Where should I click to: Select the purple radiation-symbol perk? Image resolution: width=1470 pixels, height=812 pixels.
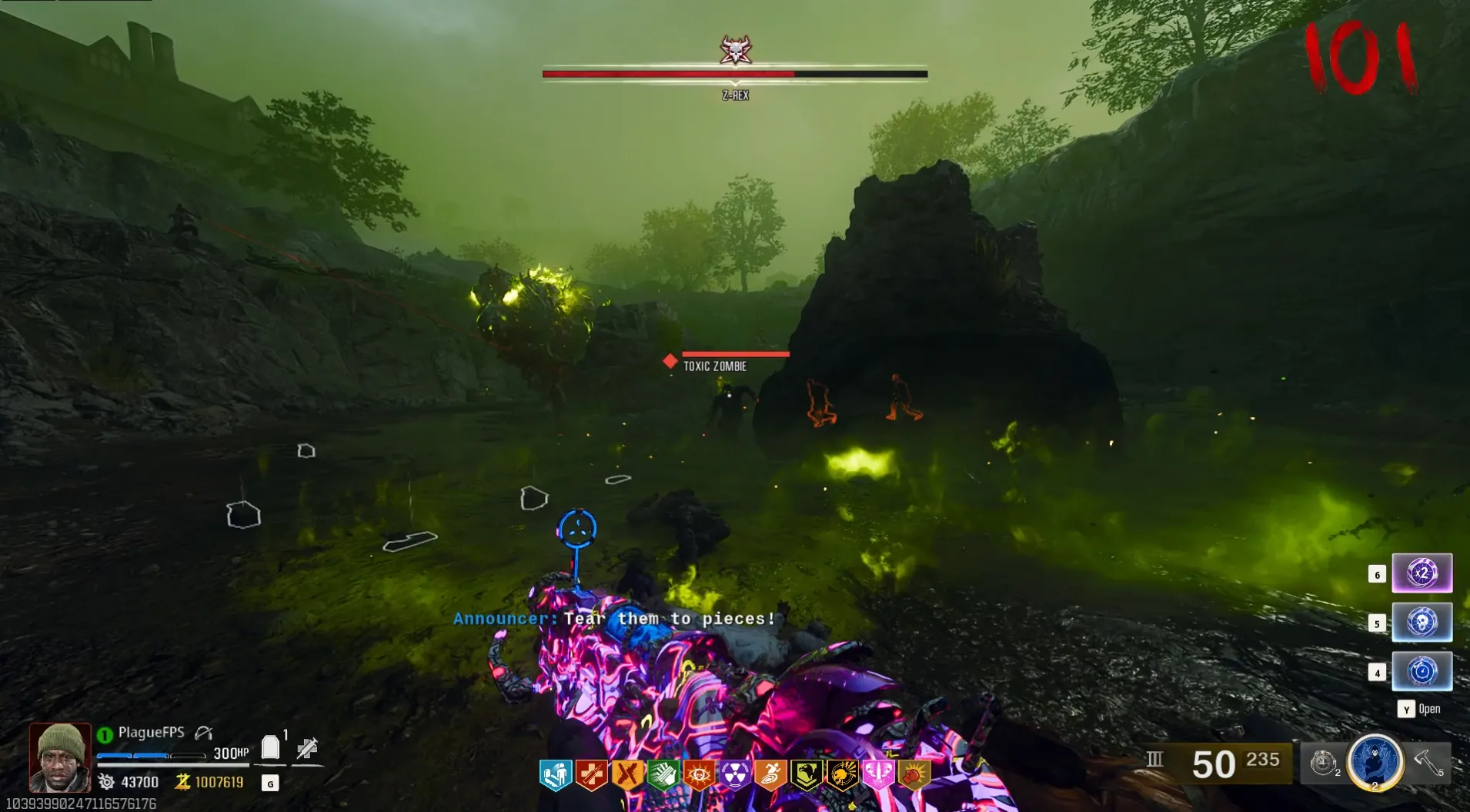point(735,775)
